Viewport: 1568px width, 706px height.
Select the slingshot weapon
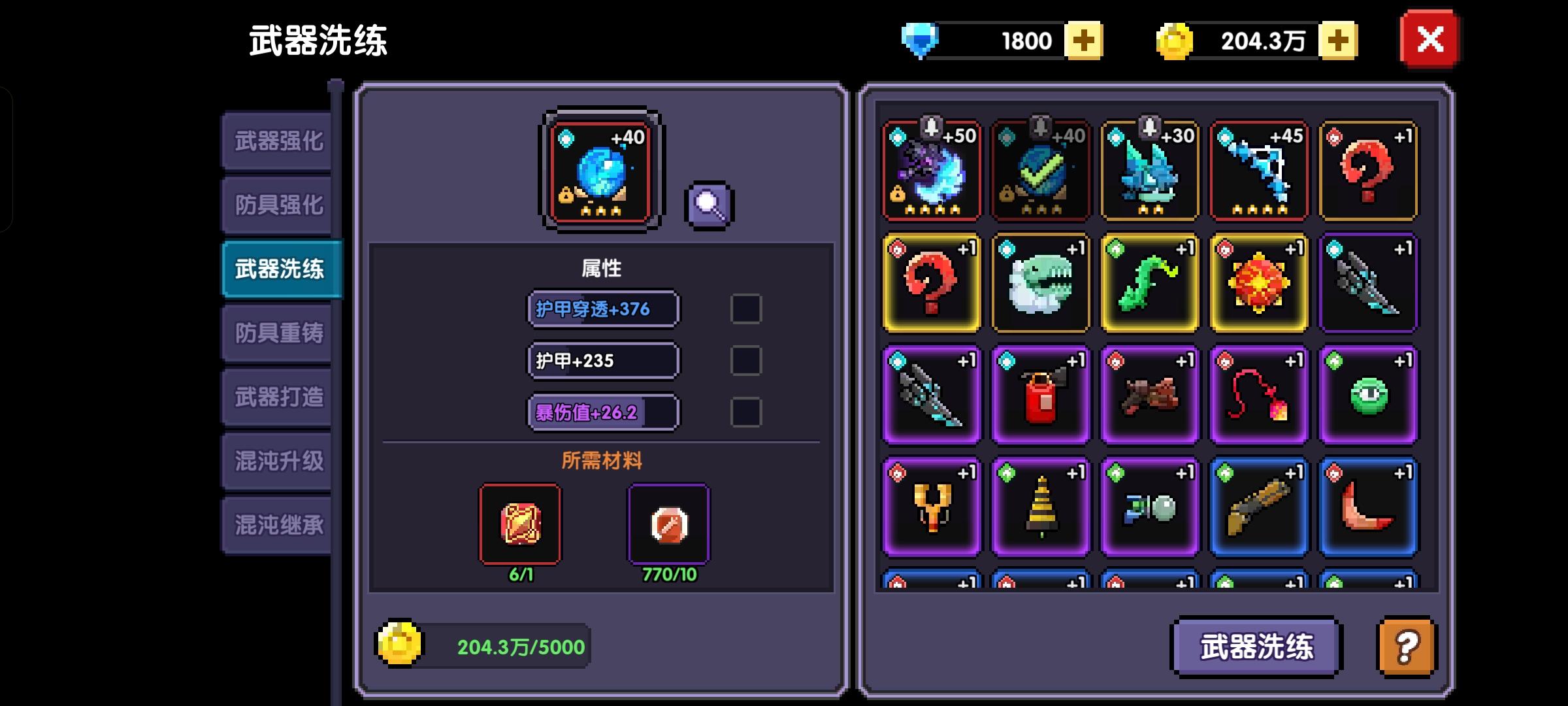click(930, 507)
